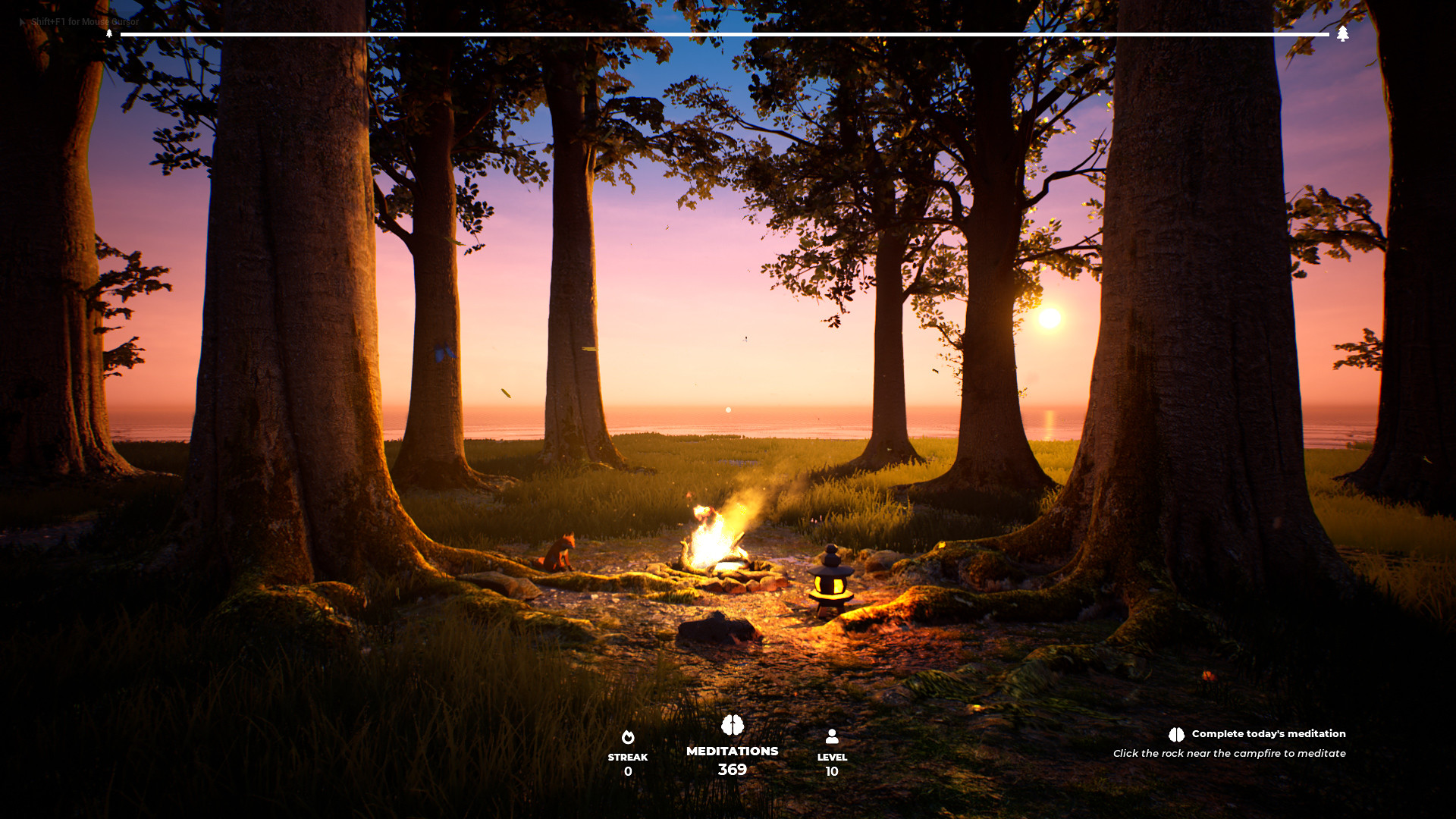Image resolution: width=1456 pixels, height=819 pixels.
Task: Click the Shift+F1 for Mouse Cursor label
Action: [83, 22]
